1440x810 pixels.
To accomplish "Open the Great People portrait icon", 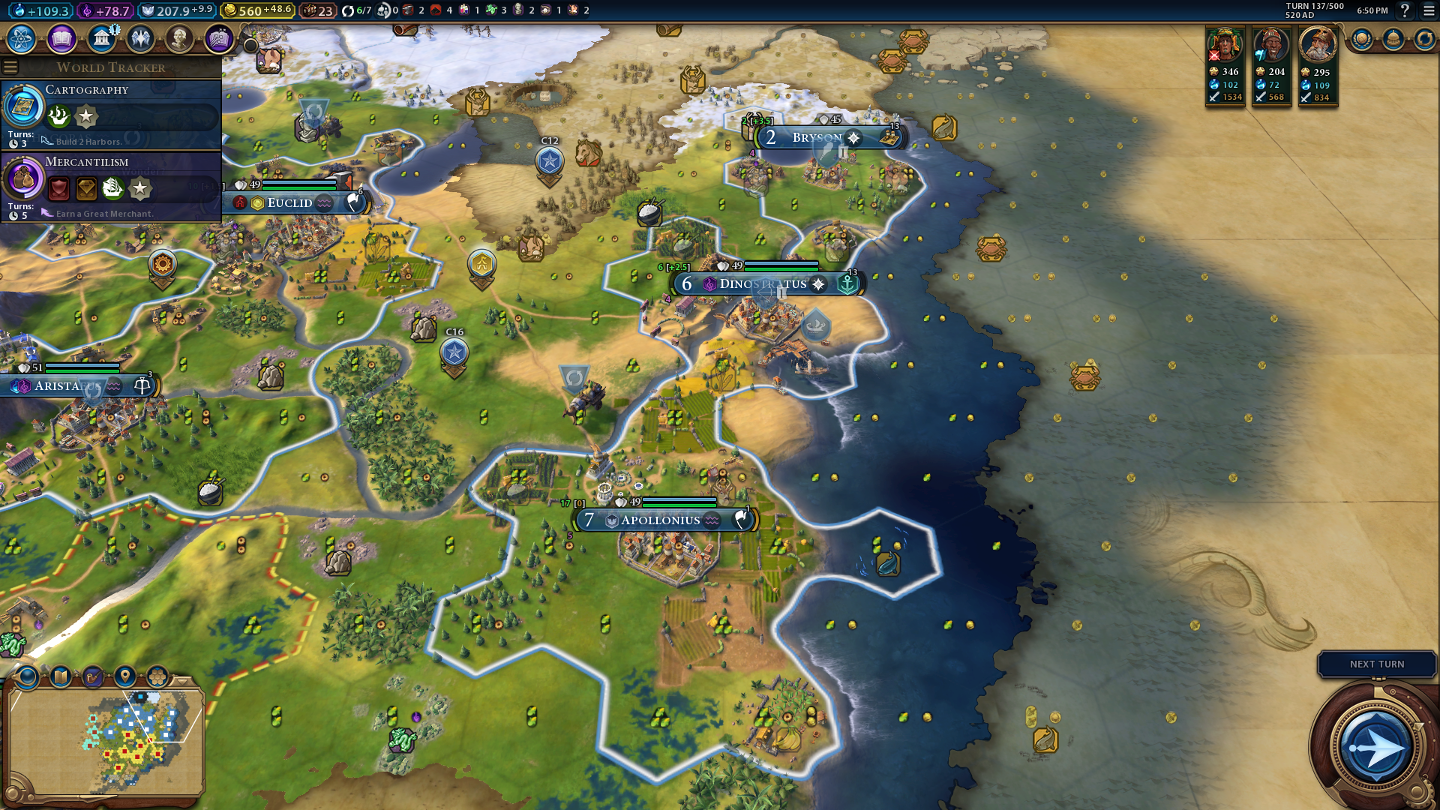I will click(x=180, y=39).
